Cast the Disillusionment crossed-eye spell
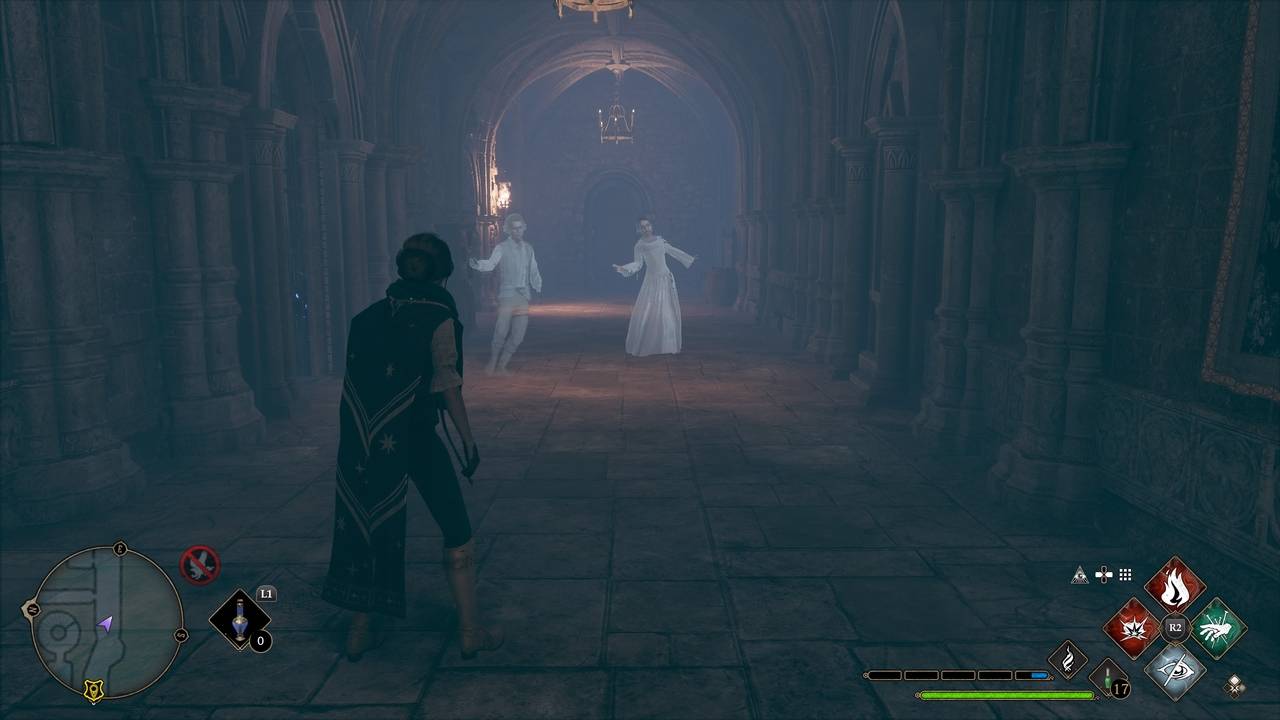This screenshot has height=720, width=1280. [x=1175, y=669]
